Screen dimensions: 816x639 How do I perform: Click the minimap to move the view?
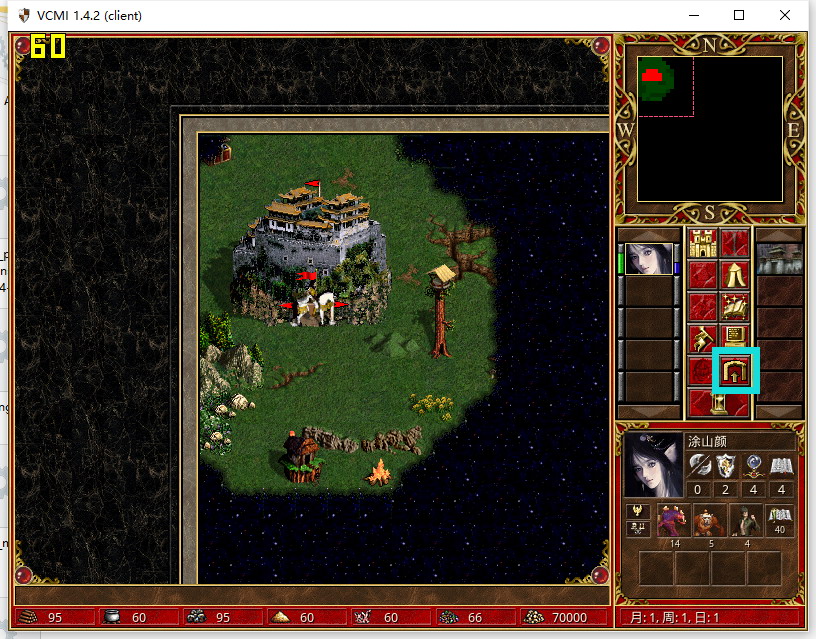point(710,130)
